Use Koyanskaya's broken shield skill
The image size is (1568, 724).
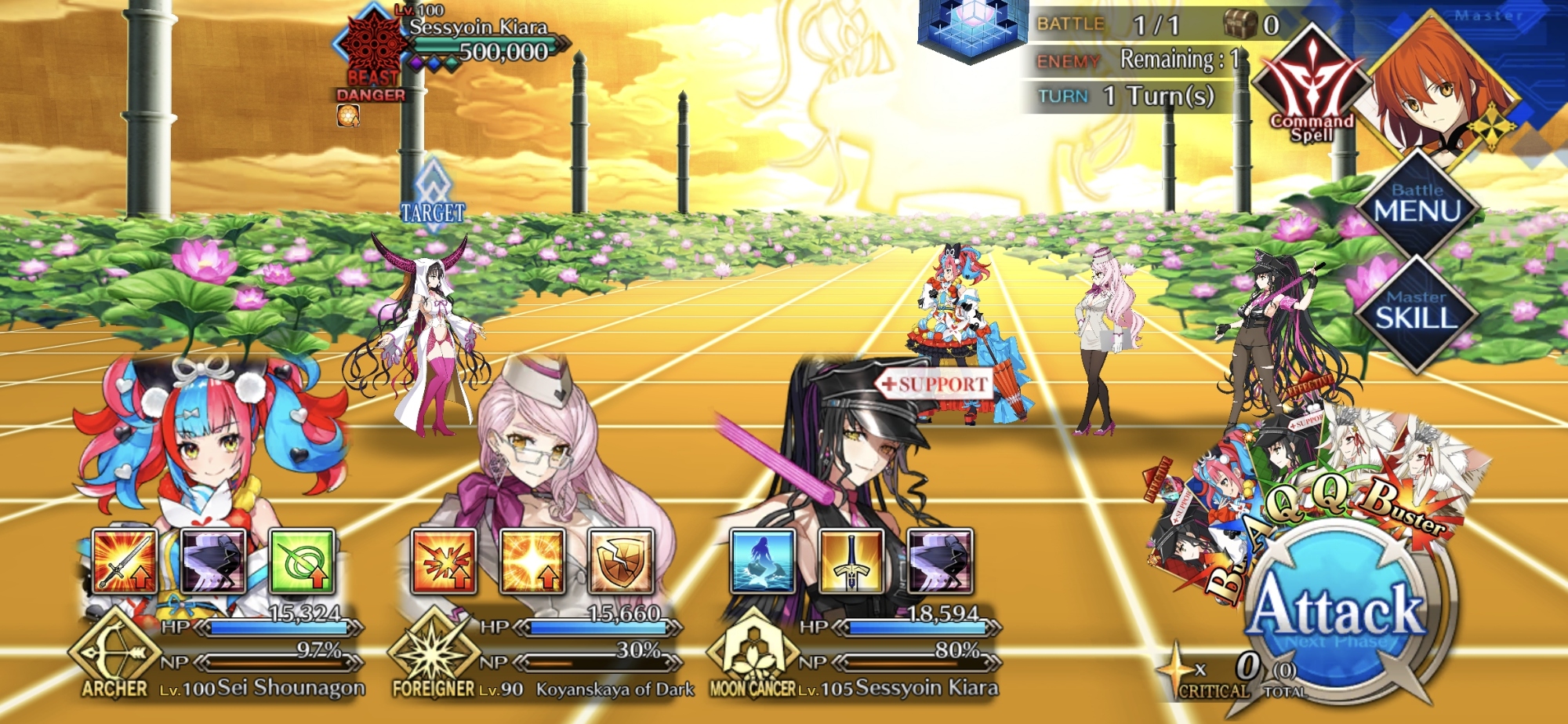coord(621,561)
